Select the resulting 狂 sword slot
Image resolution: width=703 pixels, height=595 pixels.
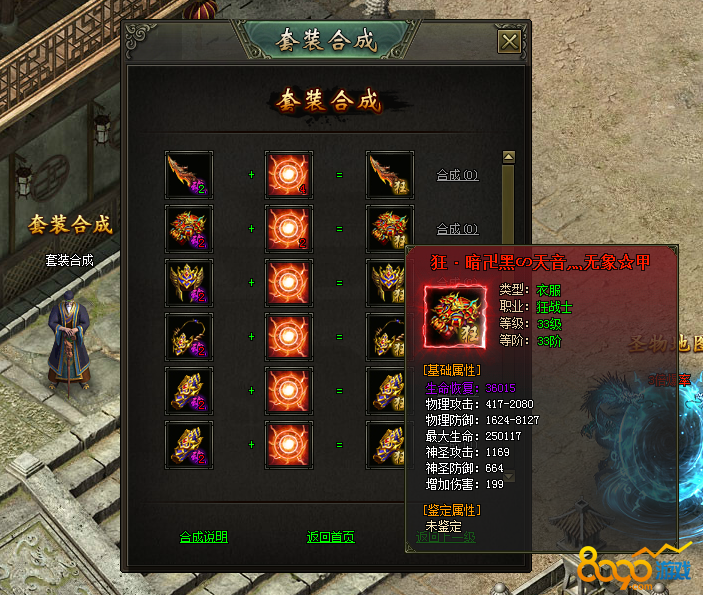point(389,175)
